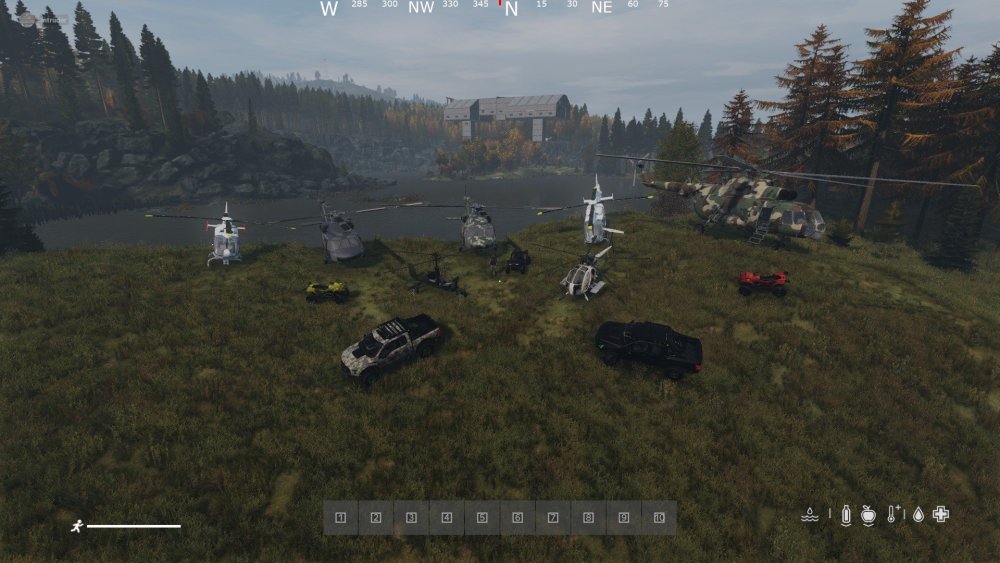Click hotbar slot 7

[553, 518]
